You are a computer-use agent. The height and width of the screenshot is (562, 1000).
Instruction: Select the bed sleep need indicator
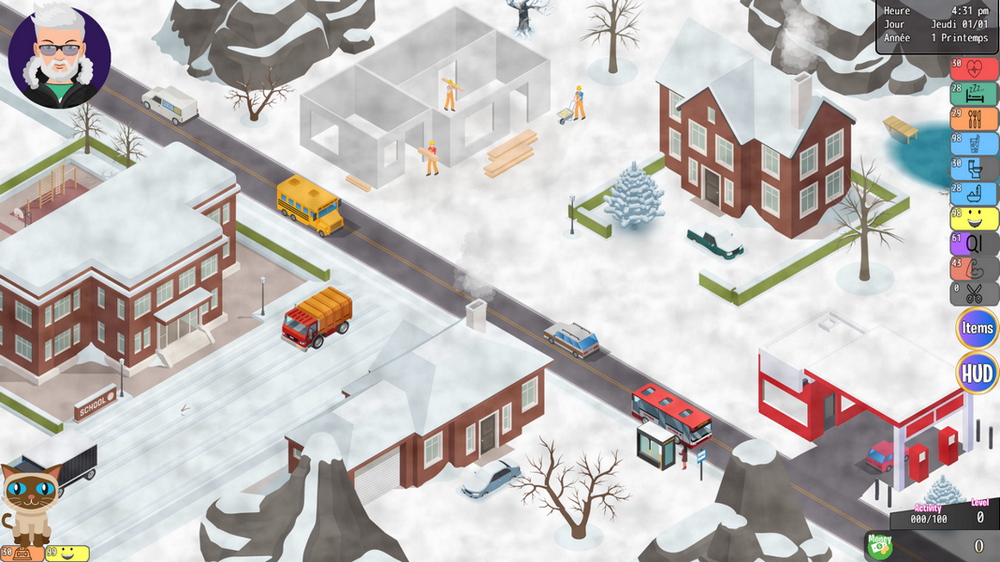(x=973, y=93)
